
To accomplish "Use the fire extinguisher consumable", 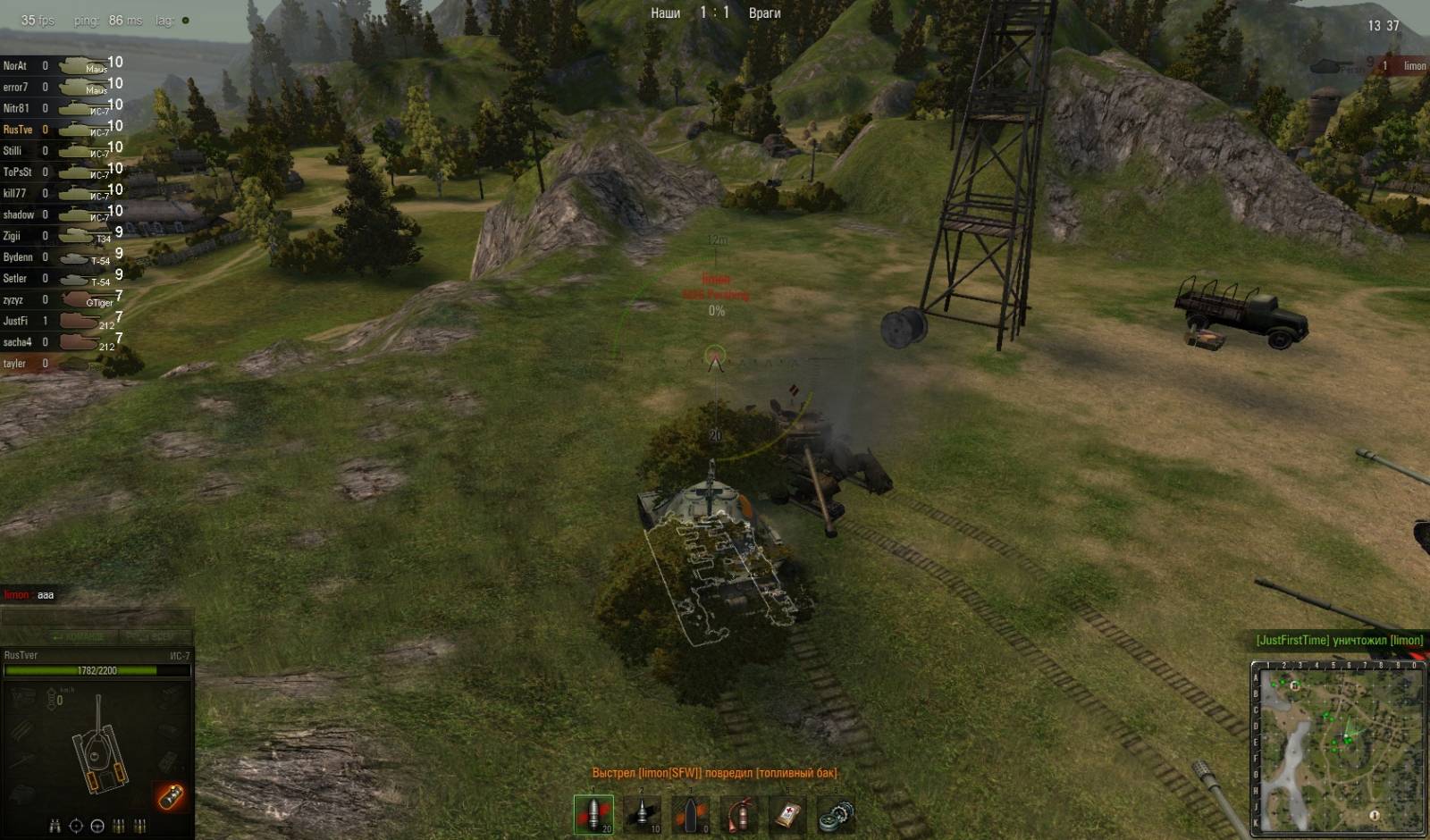I will (740, 814).
